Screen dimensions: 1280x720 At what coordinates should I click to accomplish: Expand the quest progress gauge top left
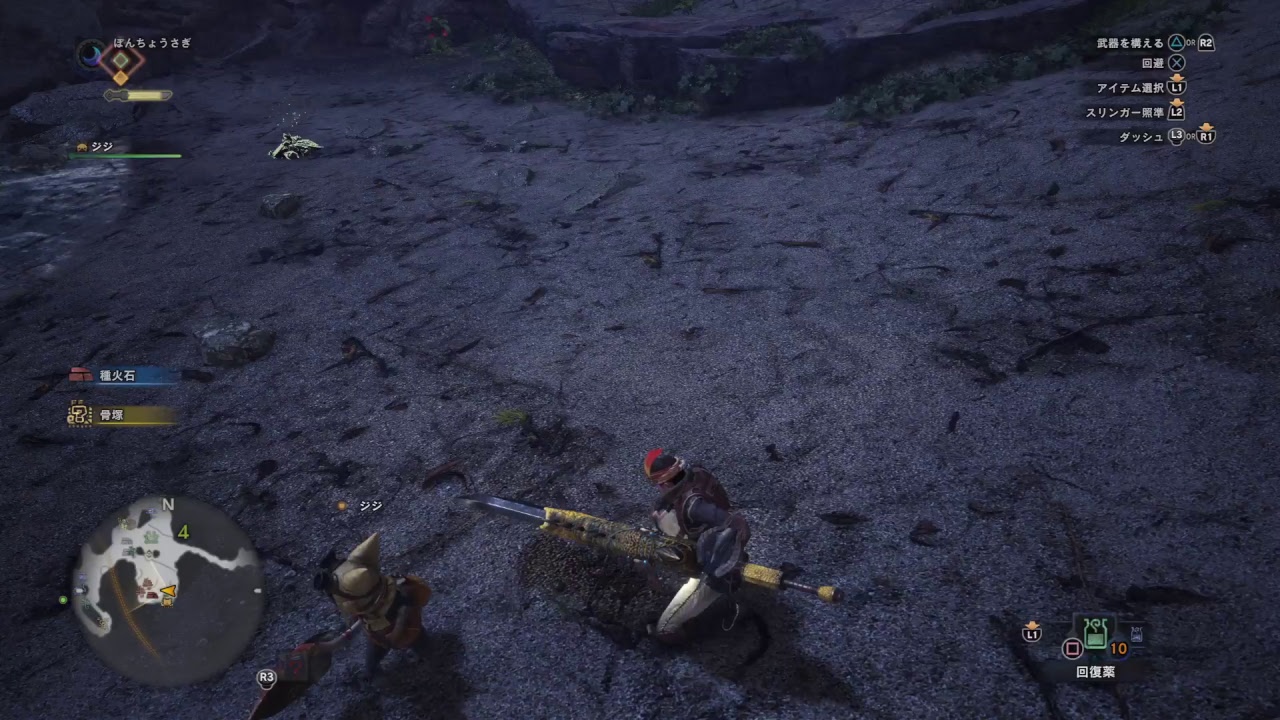[135, 95]
